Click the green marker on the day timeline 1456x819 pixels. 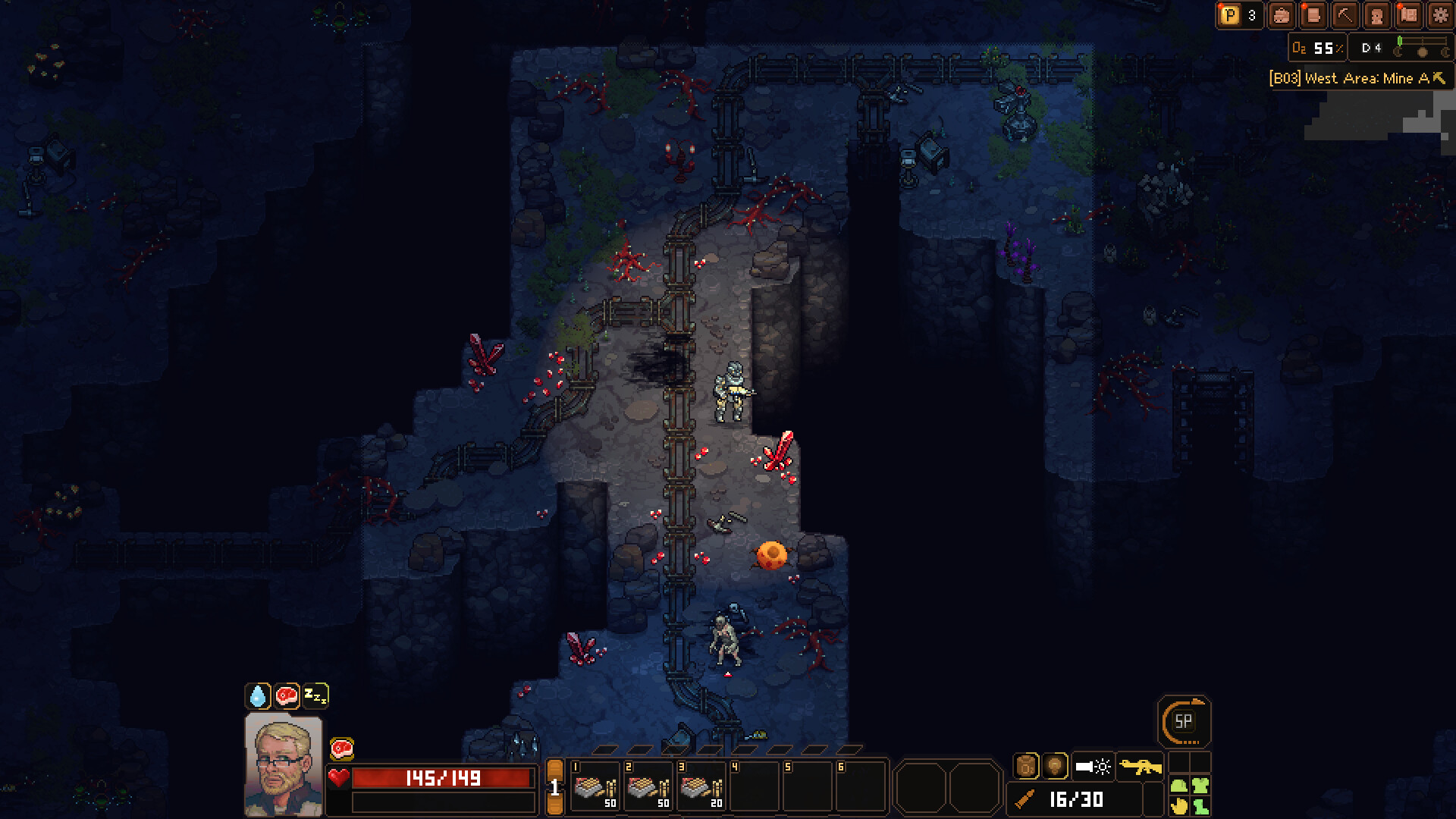pyautogui.click(x=1399, y=42)
